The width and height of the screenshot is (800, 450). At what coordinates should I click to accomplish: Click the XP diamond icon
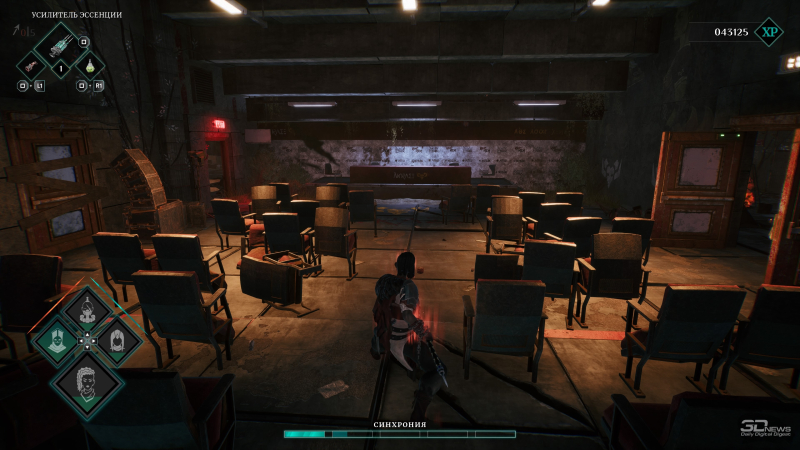click(x=768, y=32)
